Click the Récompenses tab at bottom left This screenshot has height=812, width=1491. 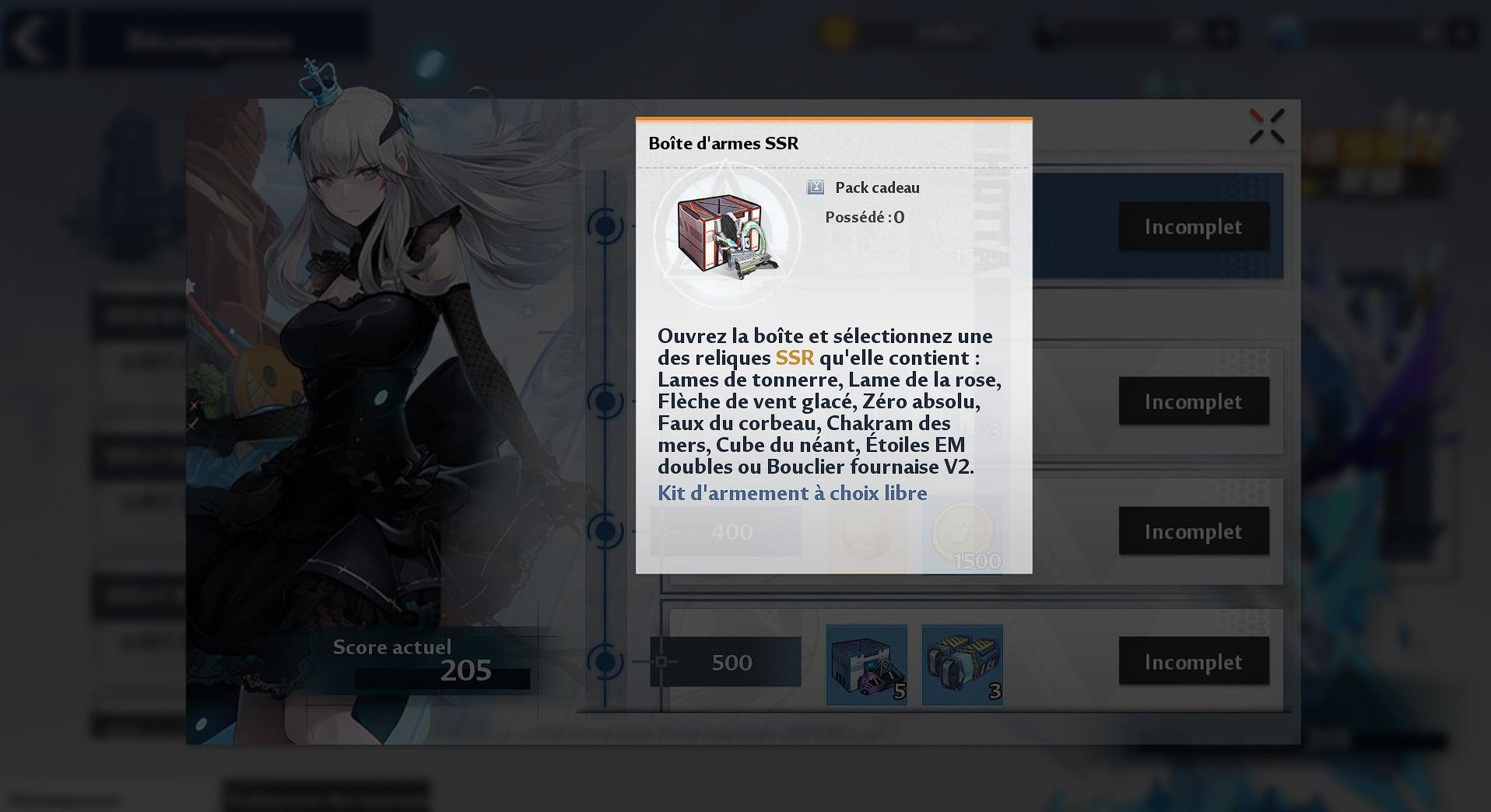(x=66, y=797)
